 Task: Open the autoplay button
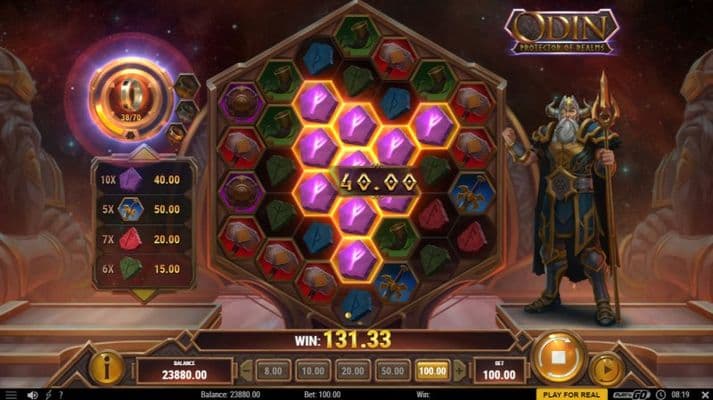tap(607, 369)
